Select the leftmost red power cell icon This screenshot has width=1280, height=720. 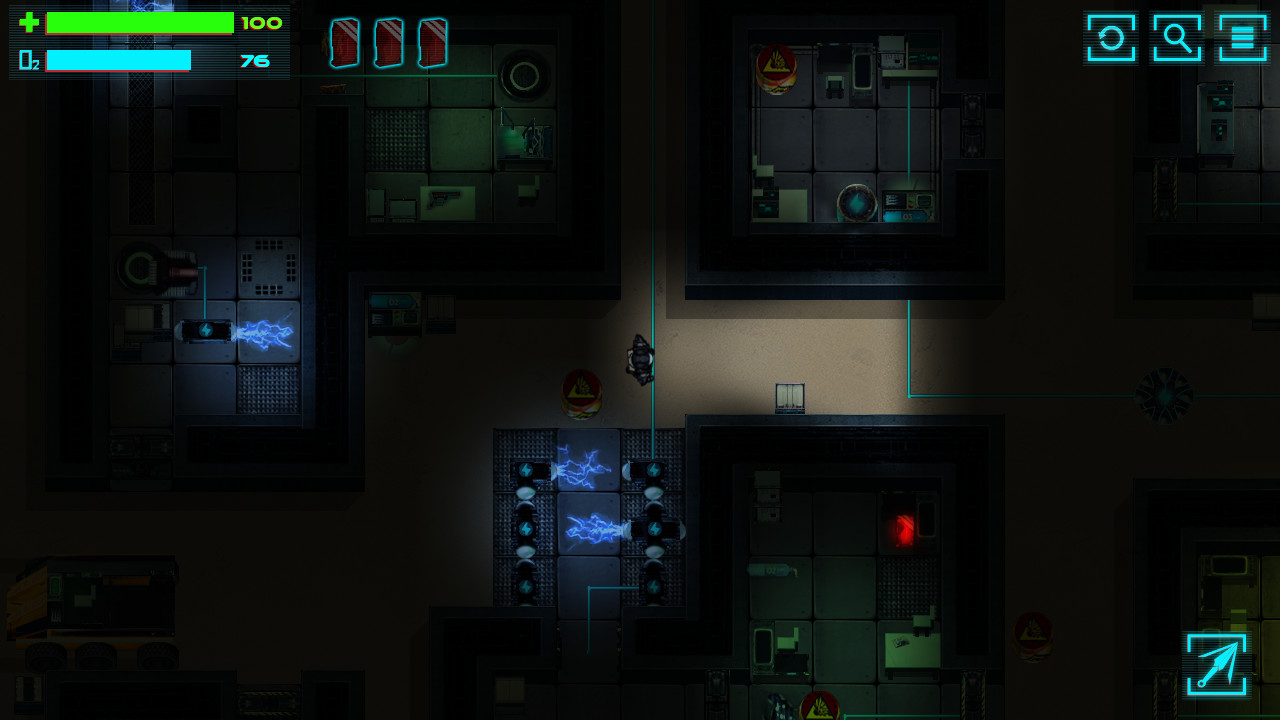[x=344, y=41]
